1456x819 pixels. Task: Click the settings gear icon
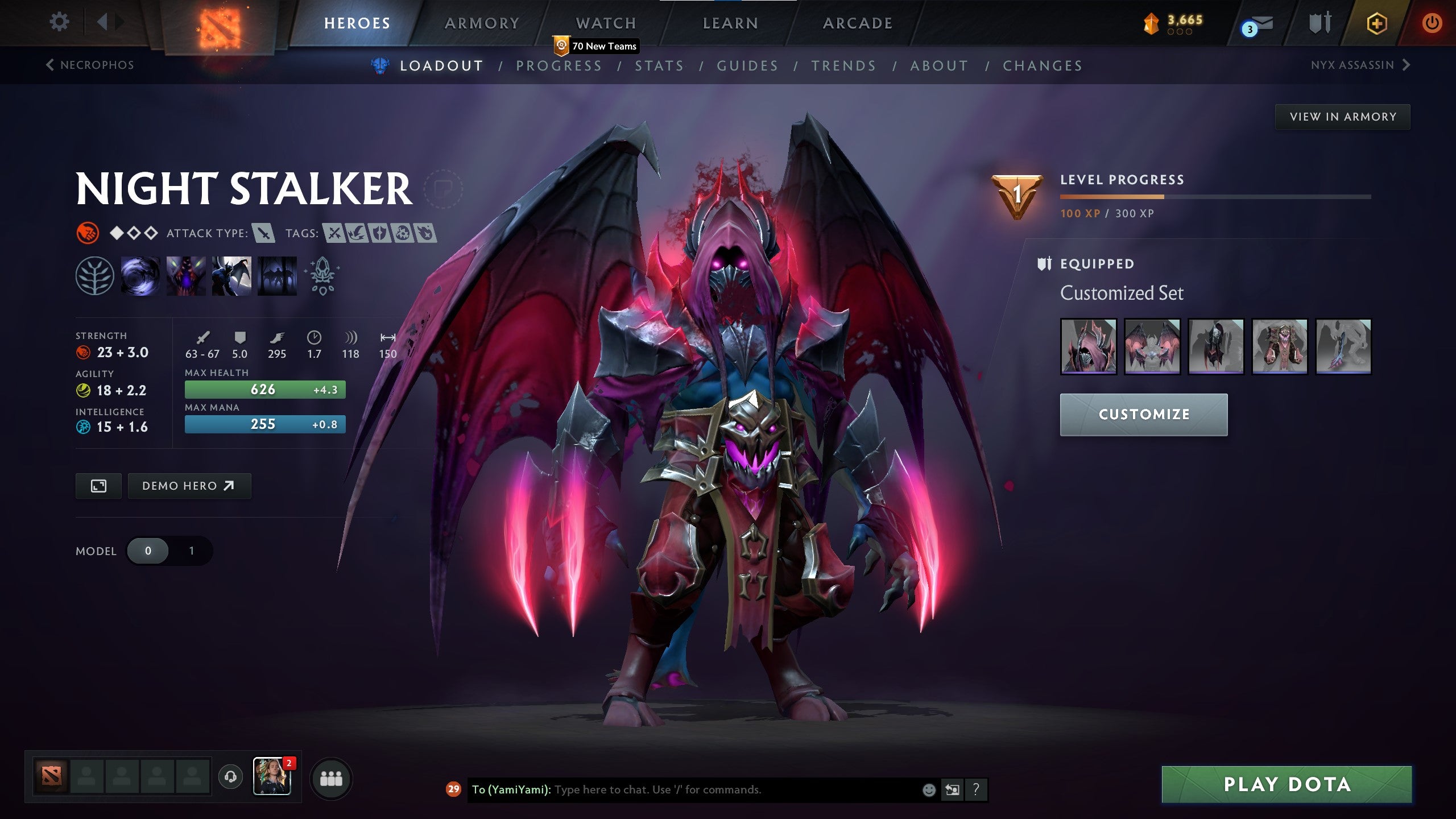tap(59, 22)
